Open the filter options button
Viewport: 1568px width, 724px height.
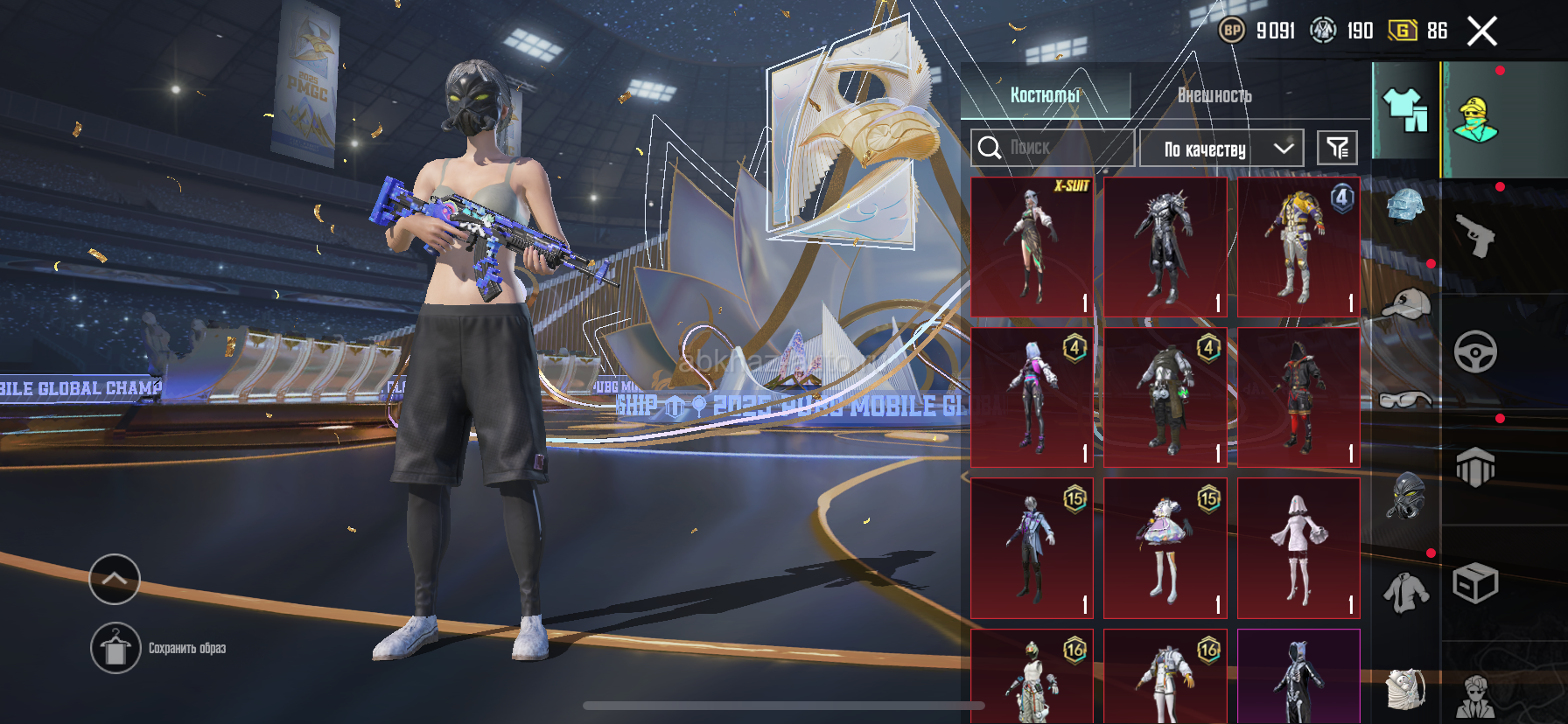coord(1337,148)
